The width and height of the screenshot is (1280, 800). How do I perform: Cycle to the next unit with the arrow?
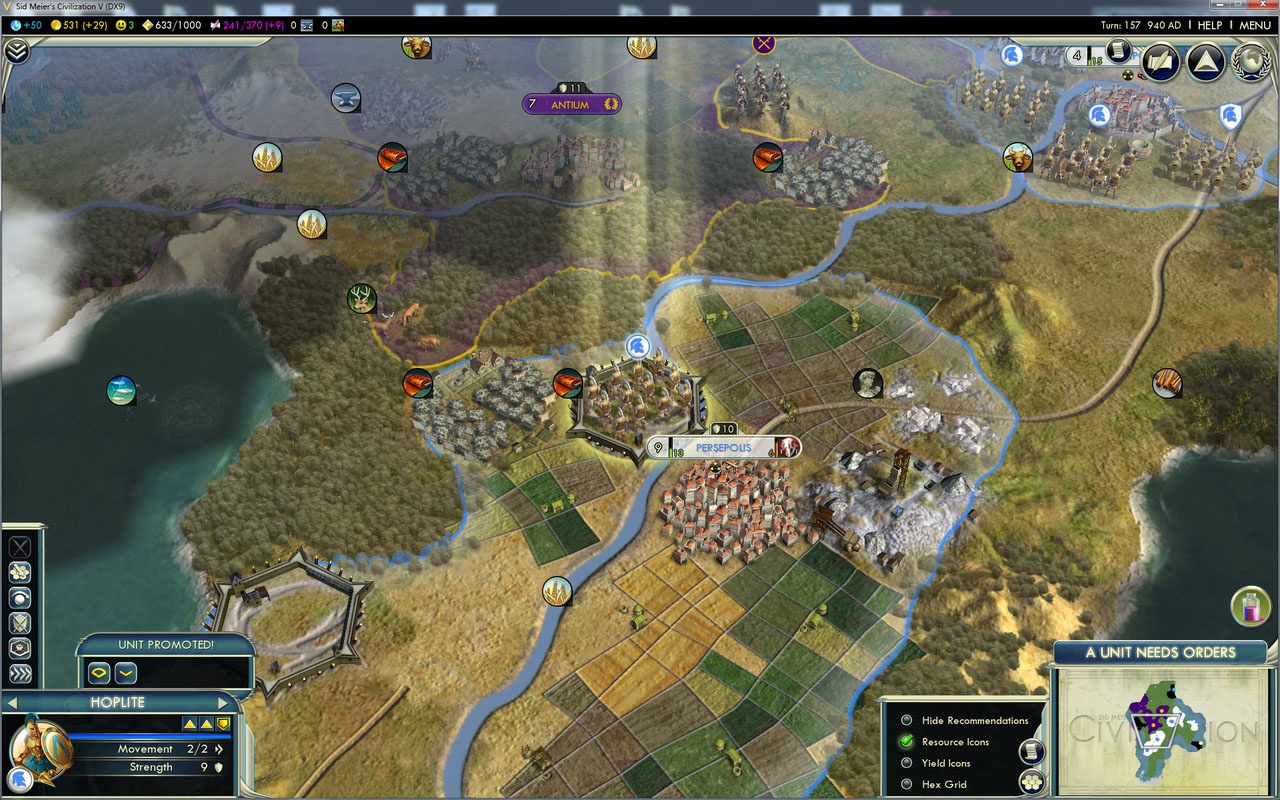(223, 702)
